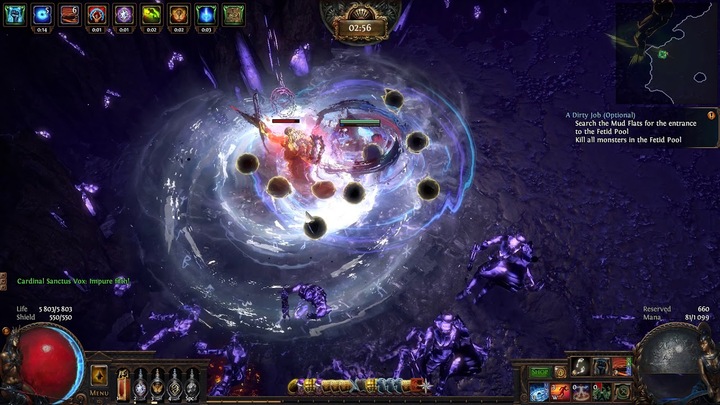Select the white chain link skill
Viewport: 720px width, 405px height.
[580, 367]
